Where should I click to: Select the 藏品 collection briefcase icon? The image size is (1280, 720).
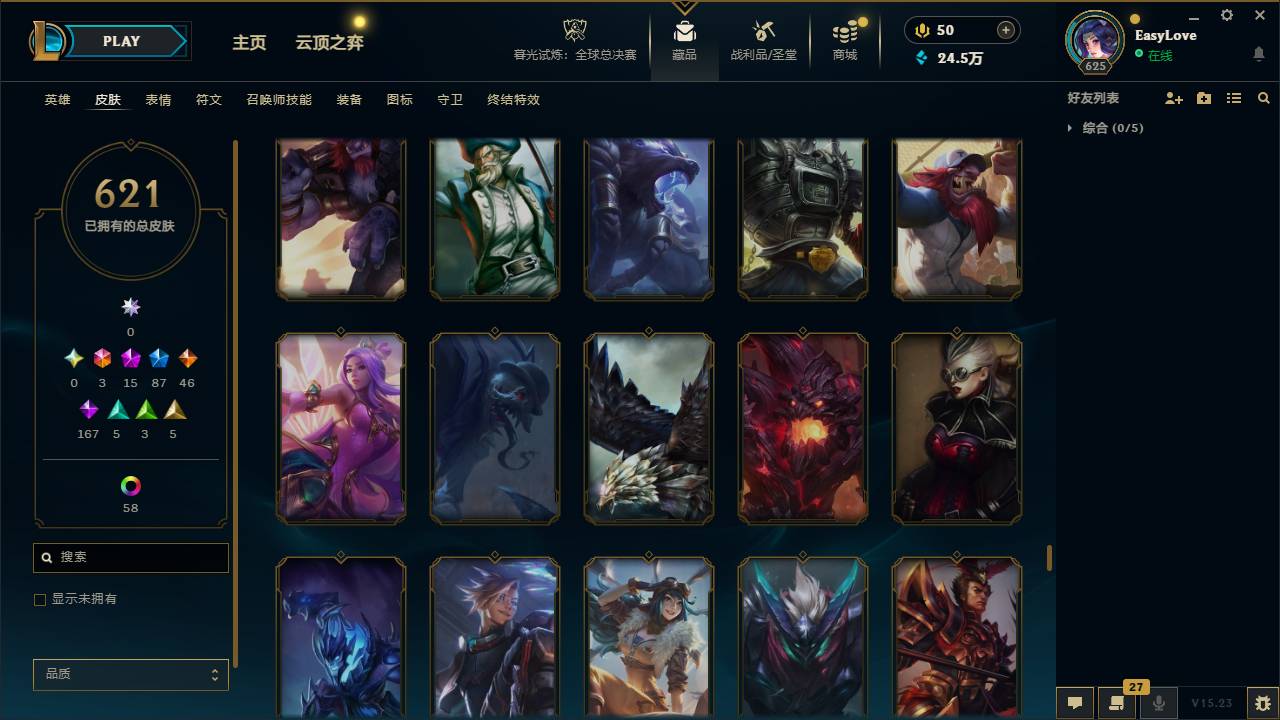point(684,30)
